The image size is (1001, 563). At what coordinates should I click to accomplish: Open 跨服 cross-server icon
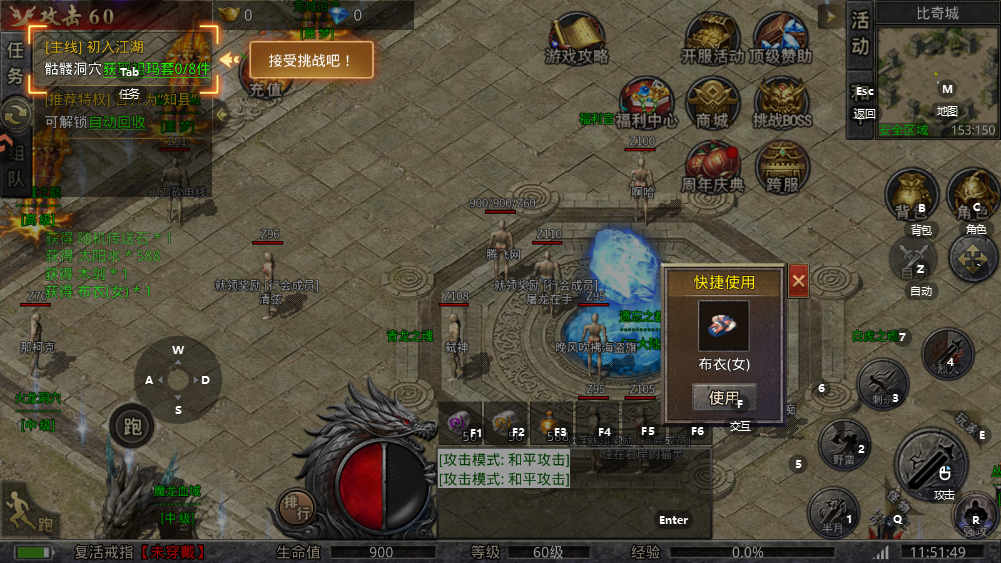pyautogui.click(x=782, y=167)
